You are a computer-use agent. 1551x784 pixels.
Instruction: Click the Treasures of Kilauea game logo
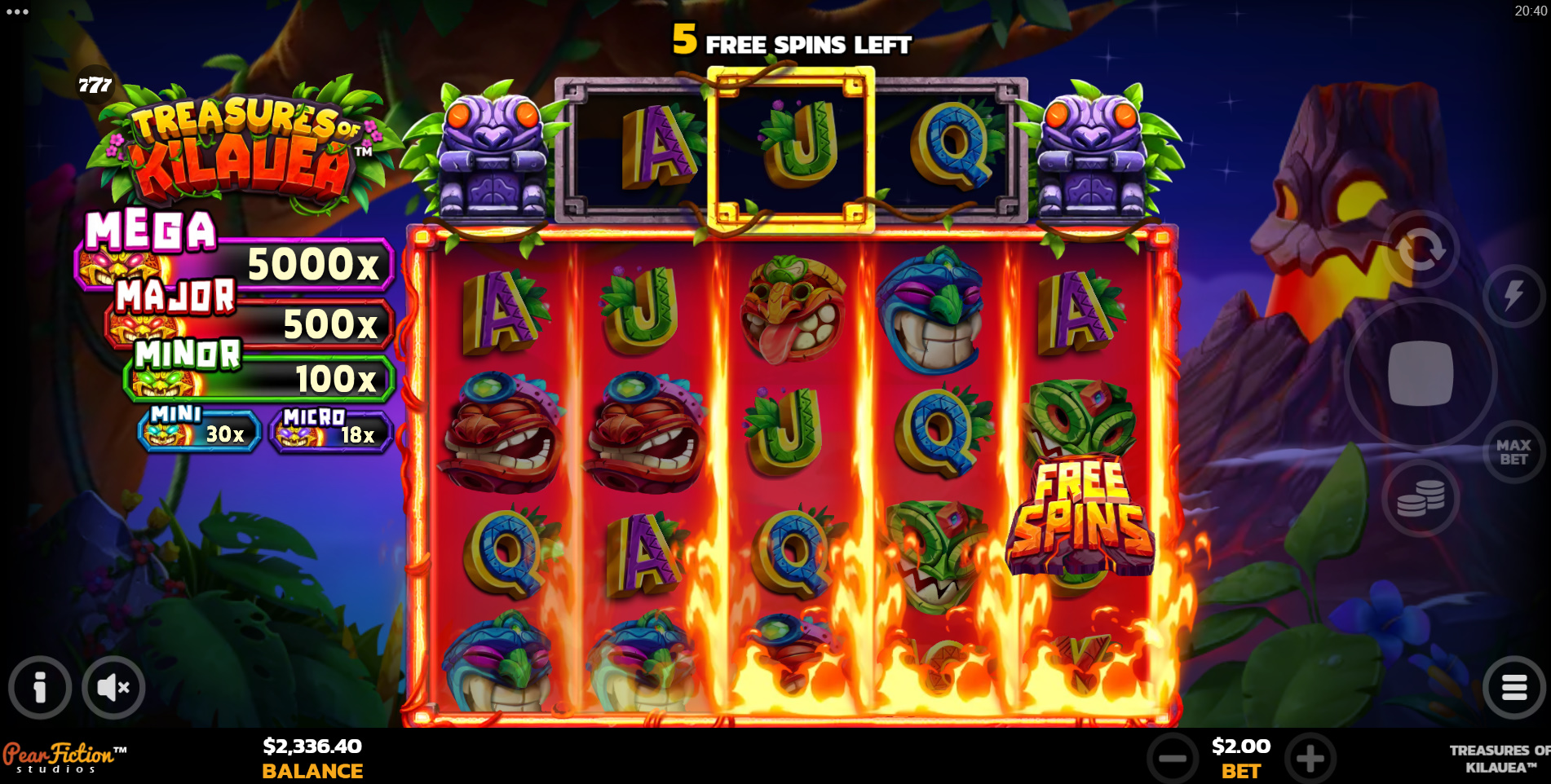coord(245,139)
